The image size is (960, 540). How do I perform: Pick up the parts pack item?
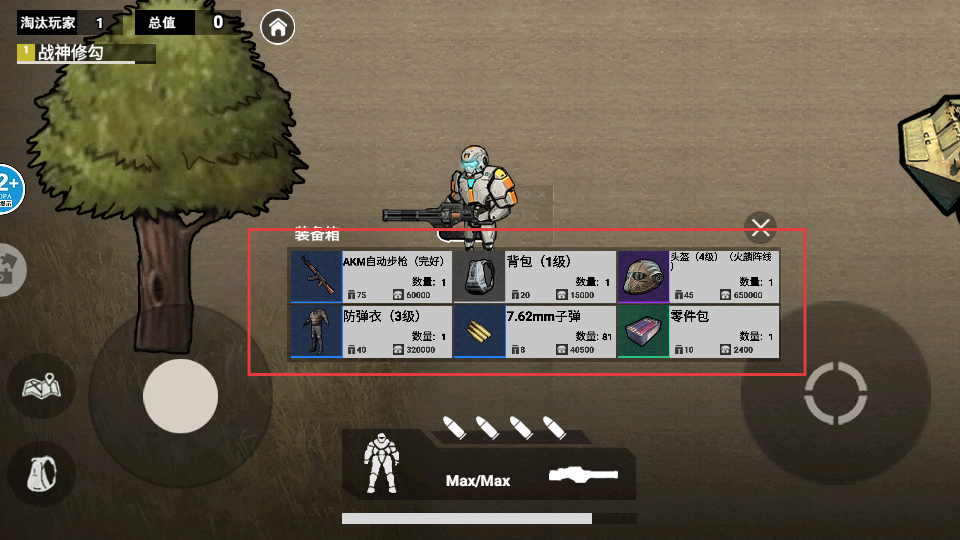pos(697,332)
